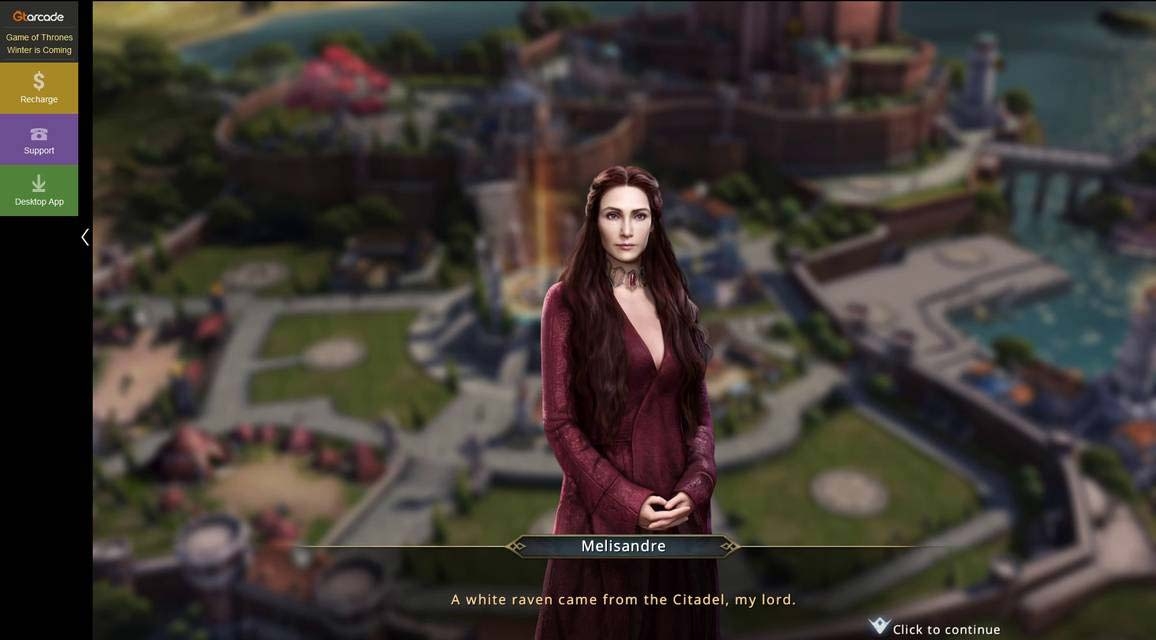This screenshot has width=1156, height=640.
Task: Download the Desktop App
Action: [39, 190]
